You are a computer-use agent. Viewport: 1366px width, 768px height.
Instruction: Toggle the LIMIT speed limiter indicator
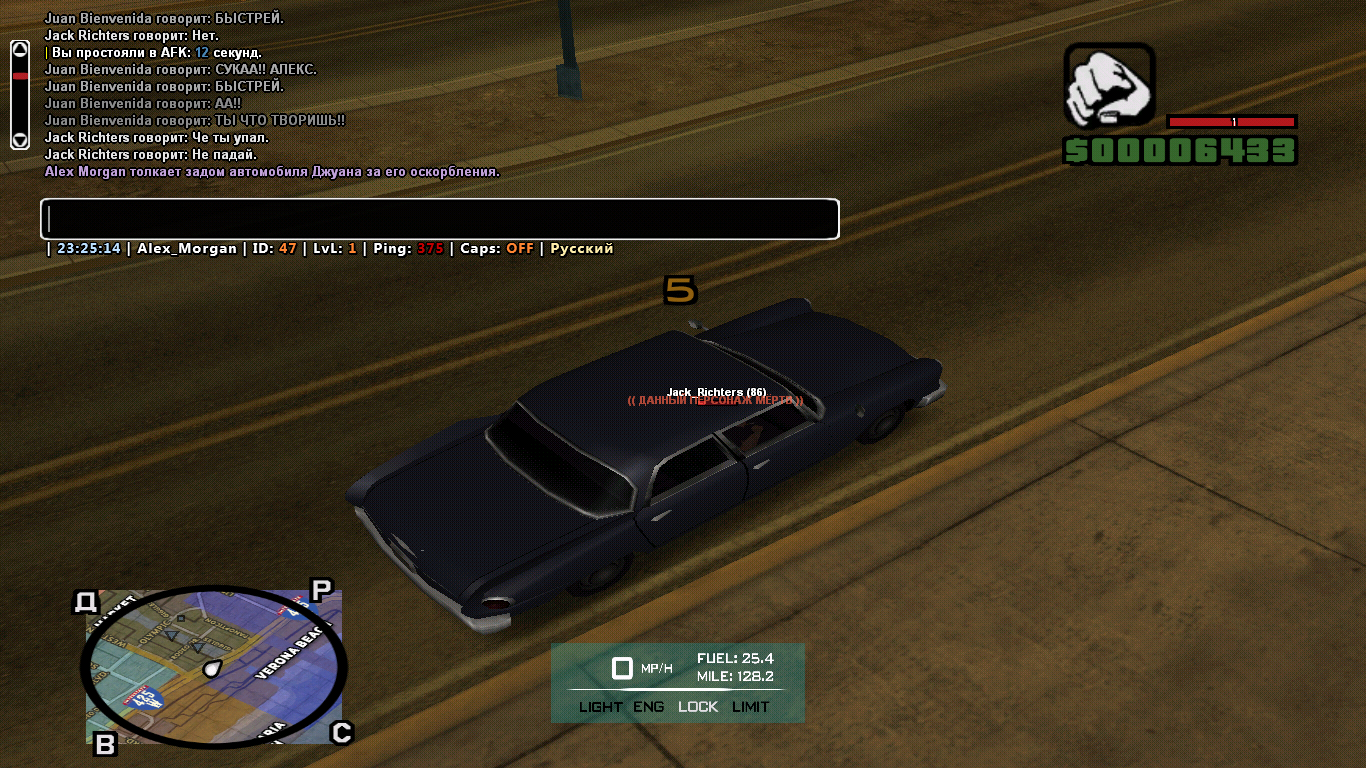click(751, 707)
